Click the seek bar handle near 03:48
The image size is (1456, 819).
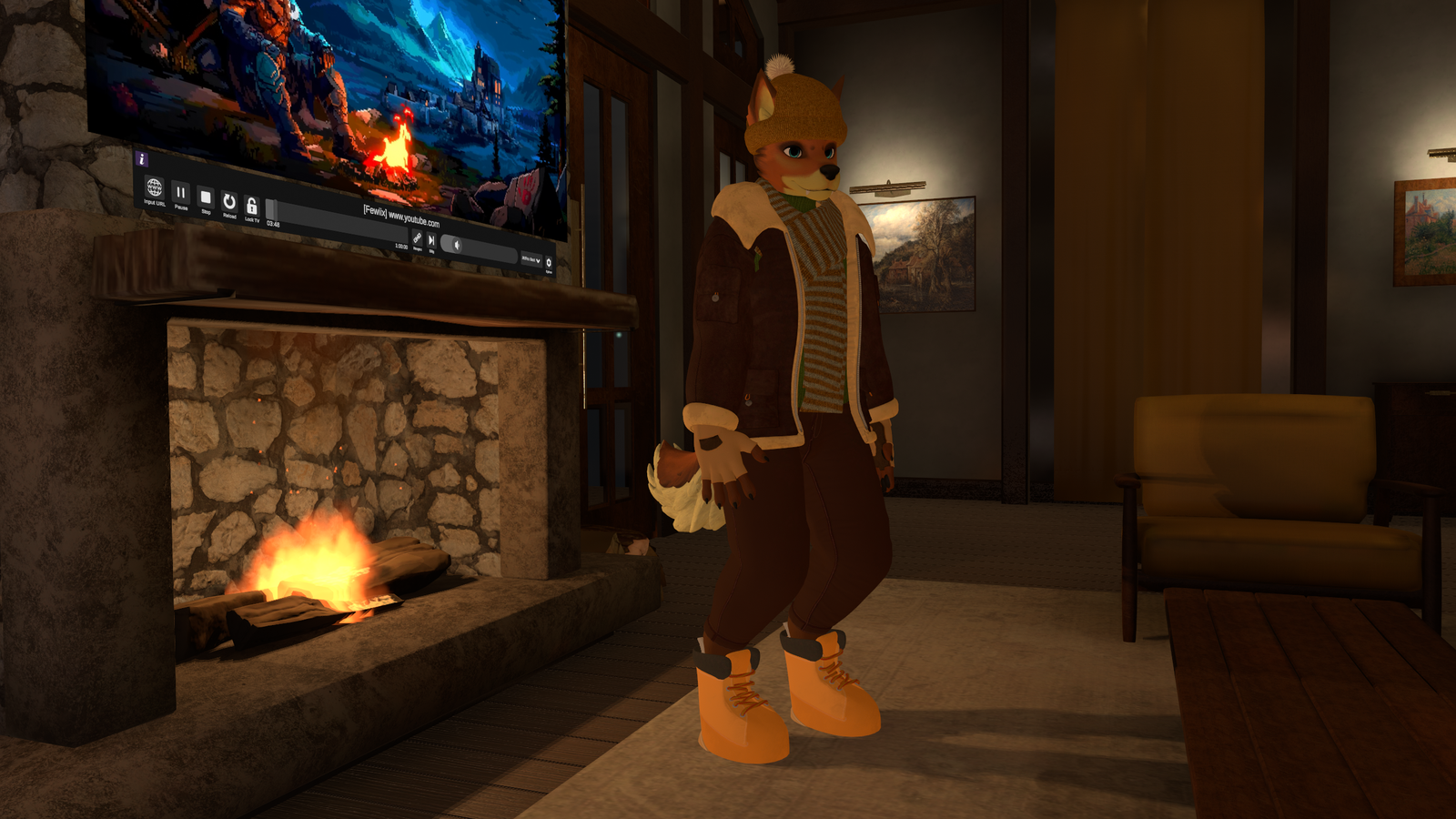point(272,207)
